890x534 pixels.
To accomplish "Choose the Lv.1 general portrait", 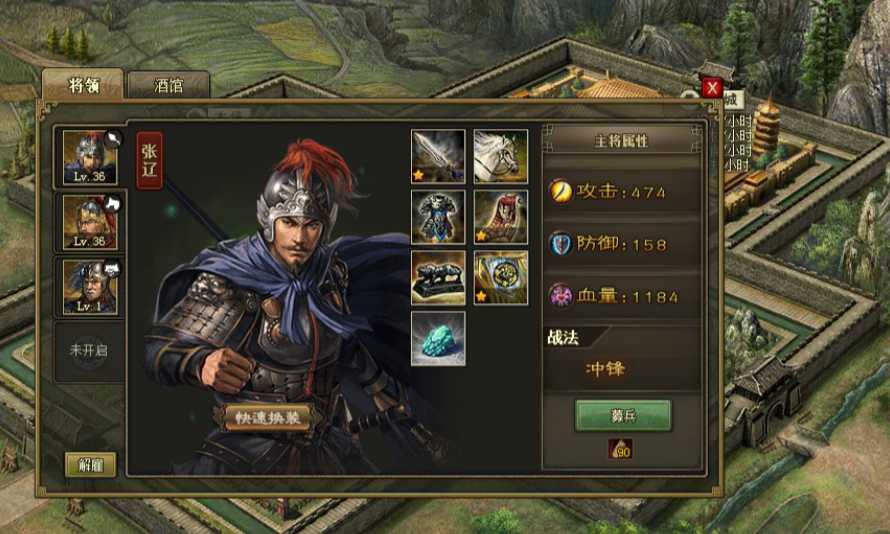I will 90,286.
